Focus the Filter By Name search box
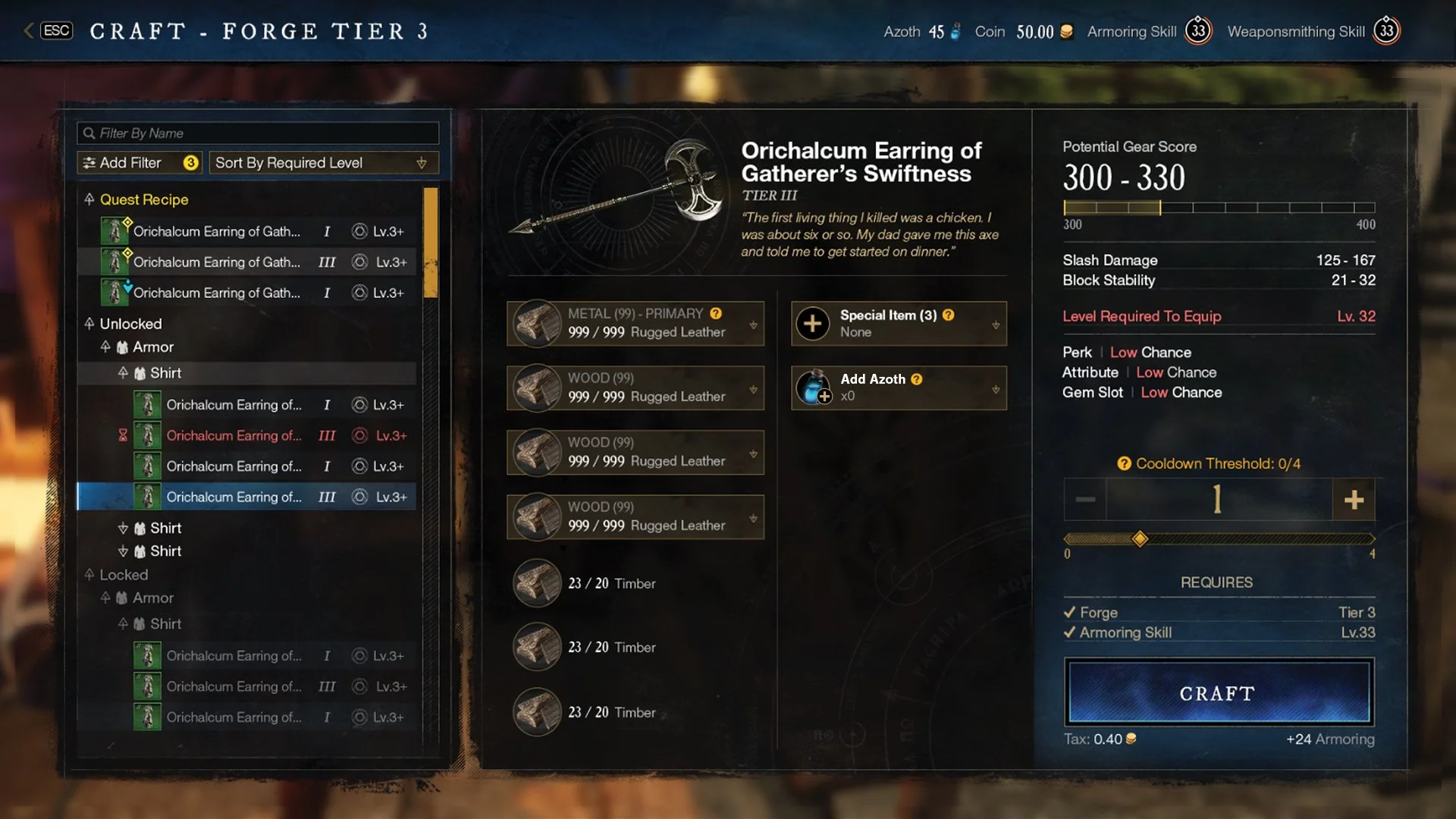1456x819 pixels. tap(258, 133)
